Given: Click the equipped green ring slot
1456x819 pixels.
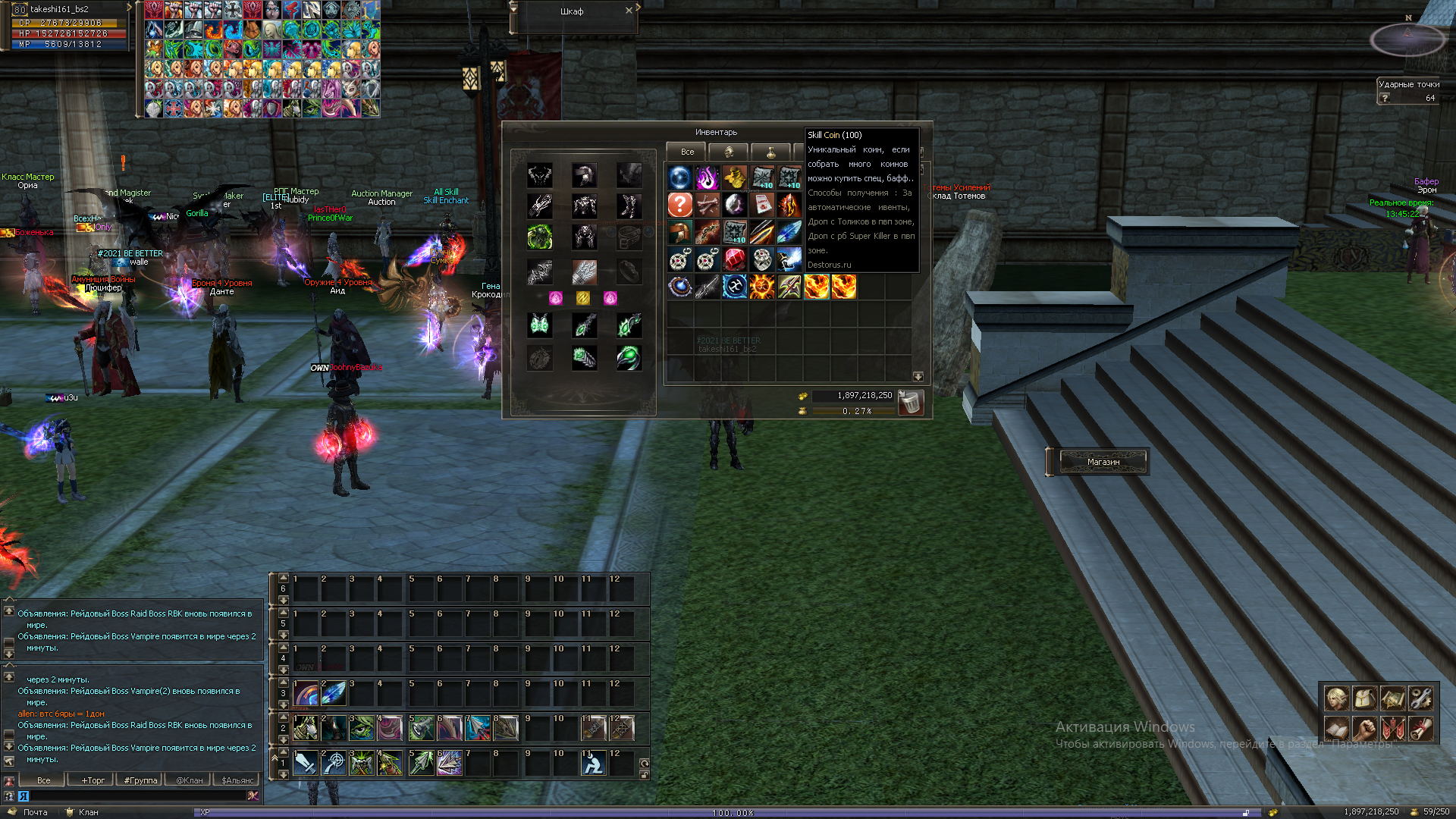Looking at the screenshot, I should click(629, 358).
